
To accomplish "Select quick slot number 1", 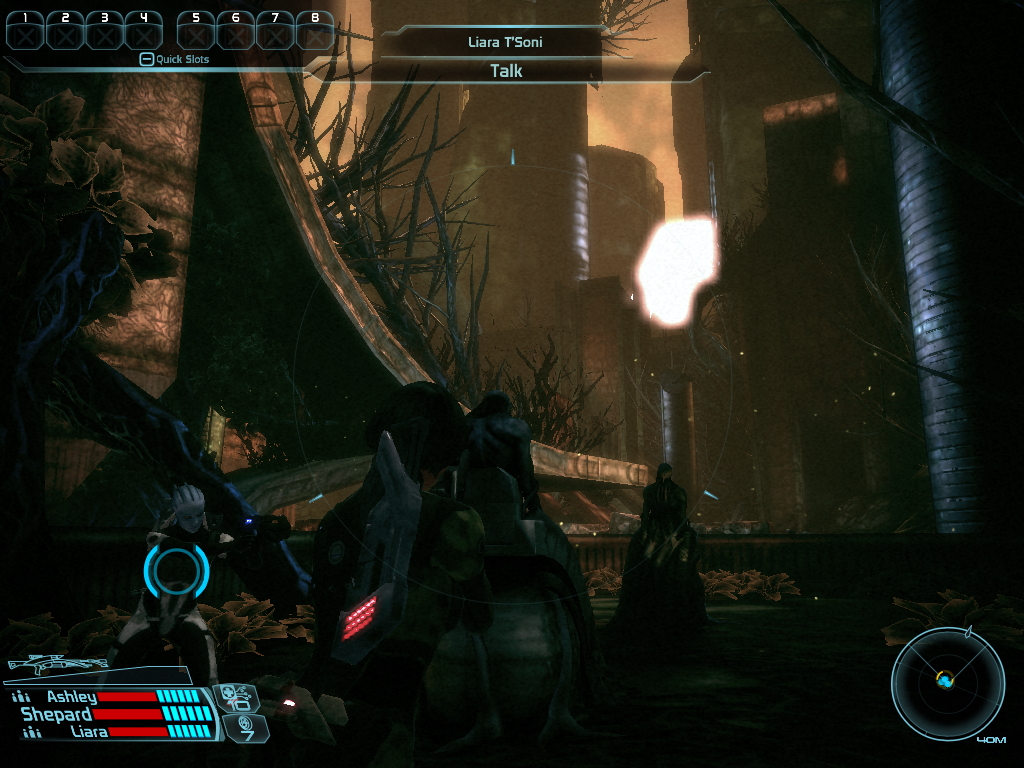I will 25,31.
